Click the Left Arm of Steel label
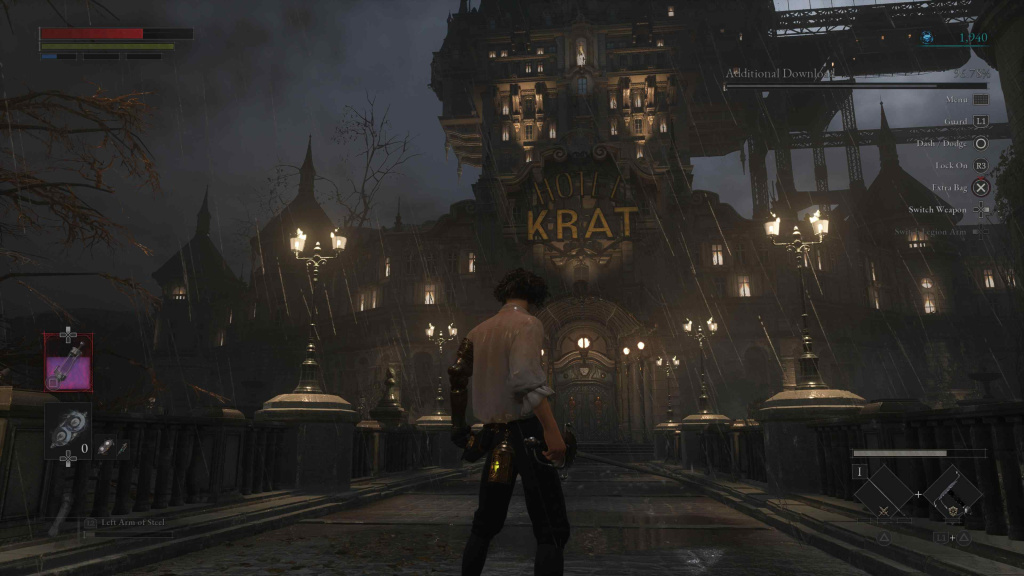This screenshot has height=576, width=1024. tap(128, 522)
